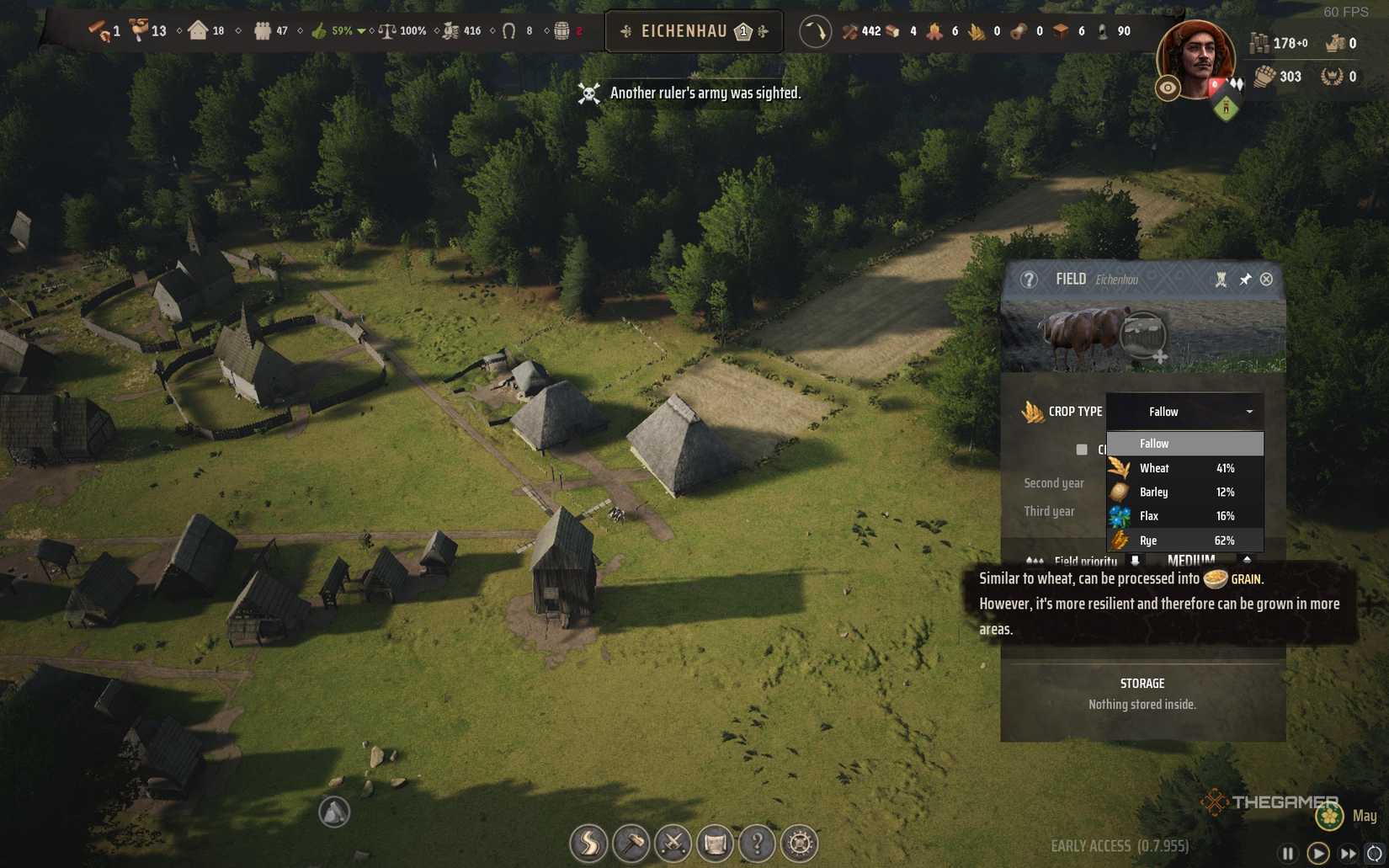
Task: Open the question mark help menu
Action: click(x=757, y=843)
